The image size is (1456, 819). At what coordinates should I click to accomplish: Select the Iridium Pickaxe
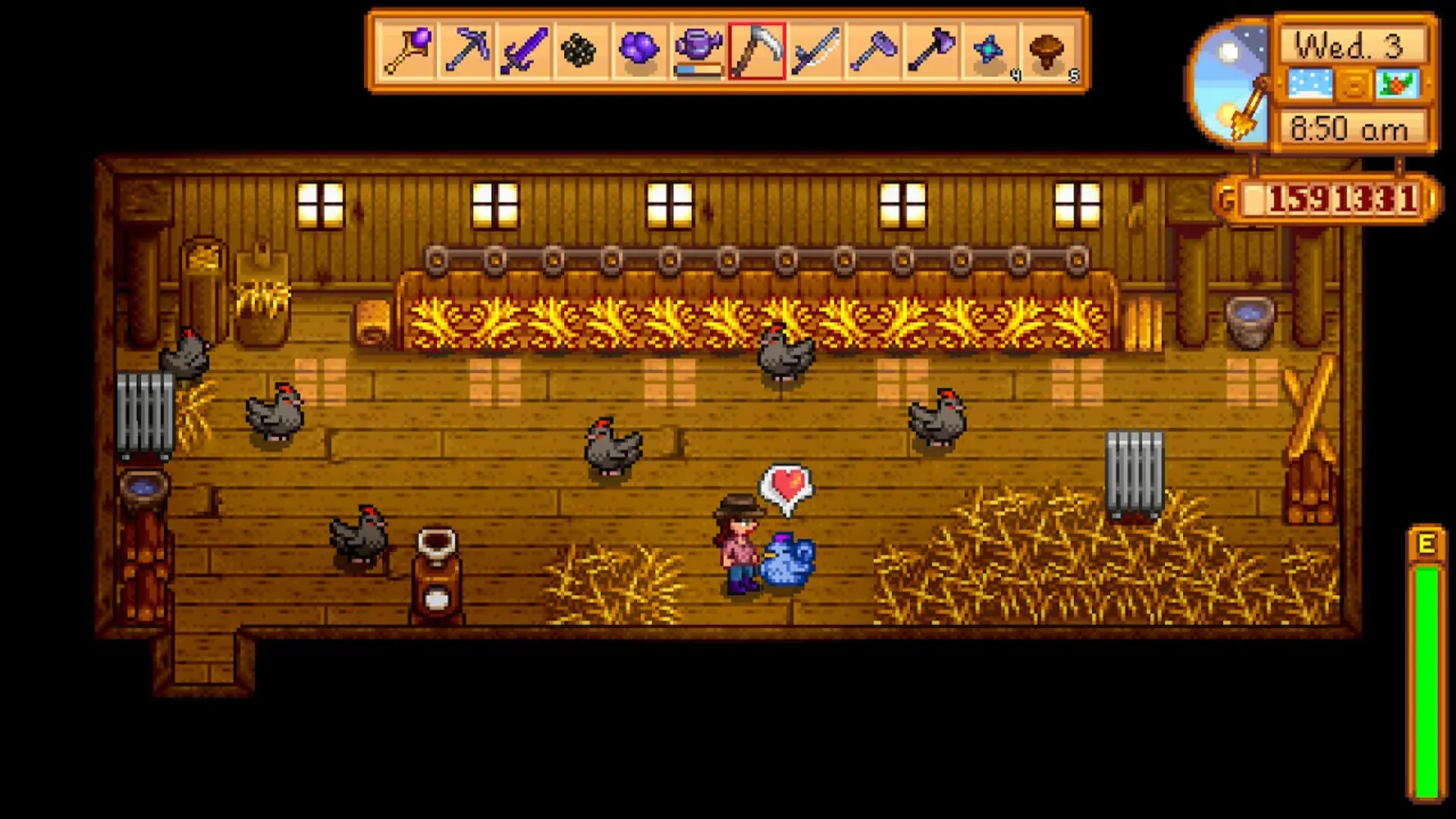tap(465, 51)
